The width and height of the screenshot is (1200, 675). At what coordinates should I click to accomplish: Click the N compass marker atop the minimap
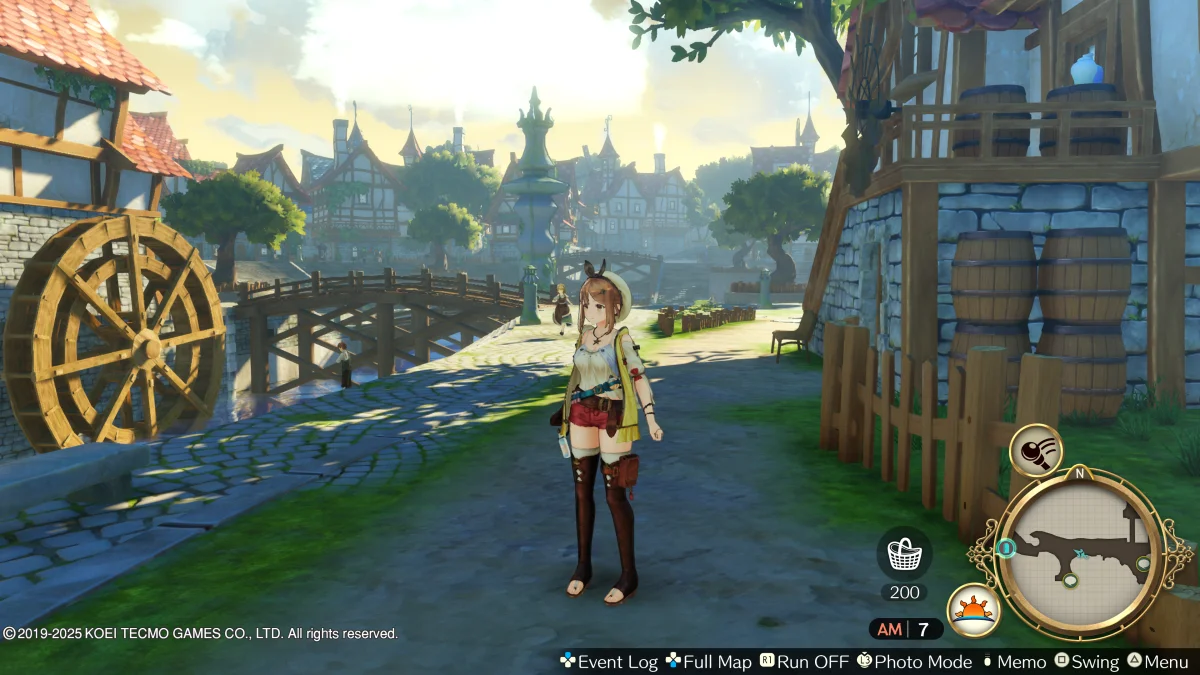tap(1079, 473)
